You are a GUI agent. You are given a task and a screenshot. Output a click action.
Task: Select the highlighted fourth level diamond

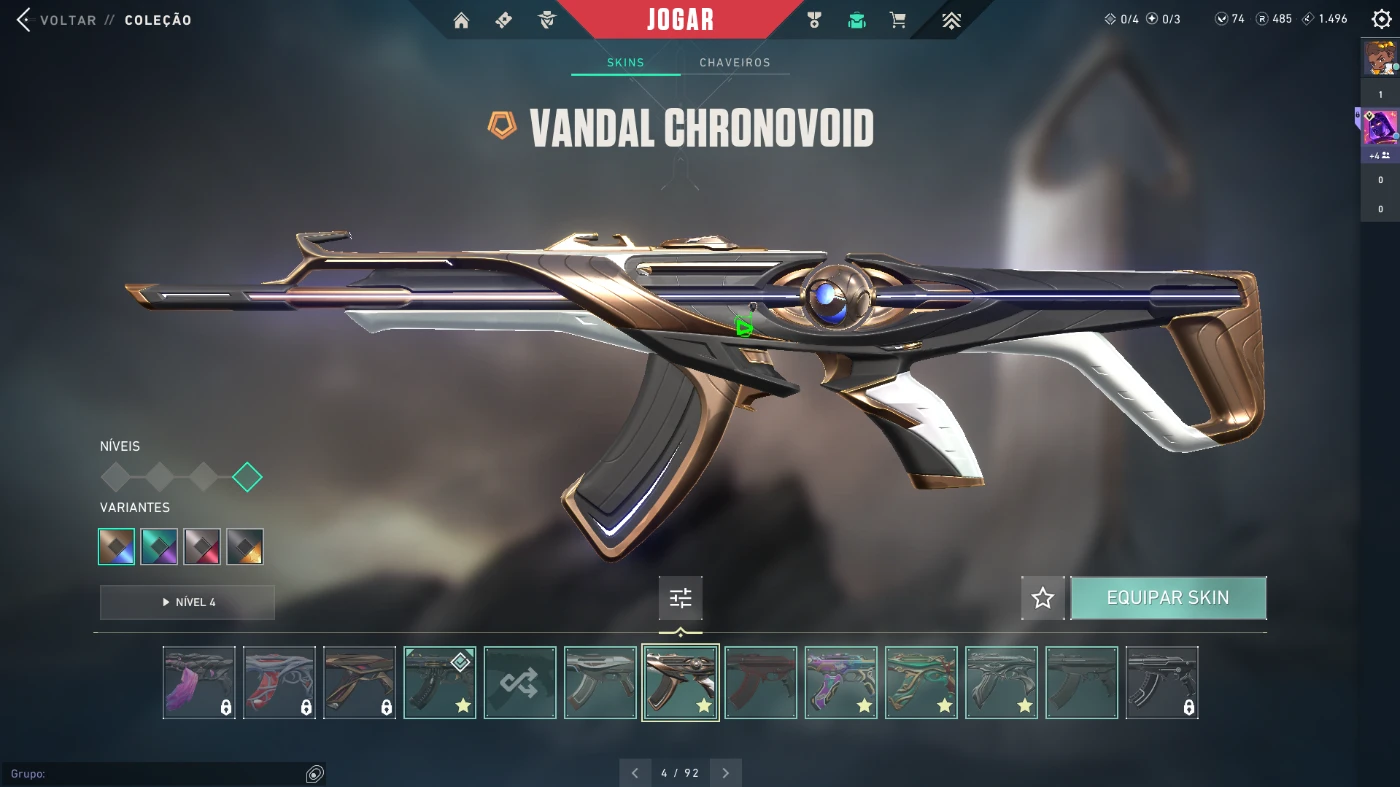pyautogui.click(x=247, y=477)
